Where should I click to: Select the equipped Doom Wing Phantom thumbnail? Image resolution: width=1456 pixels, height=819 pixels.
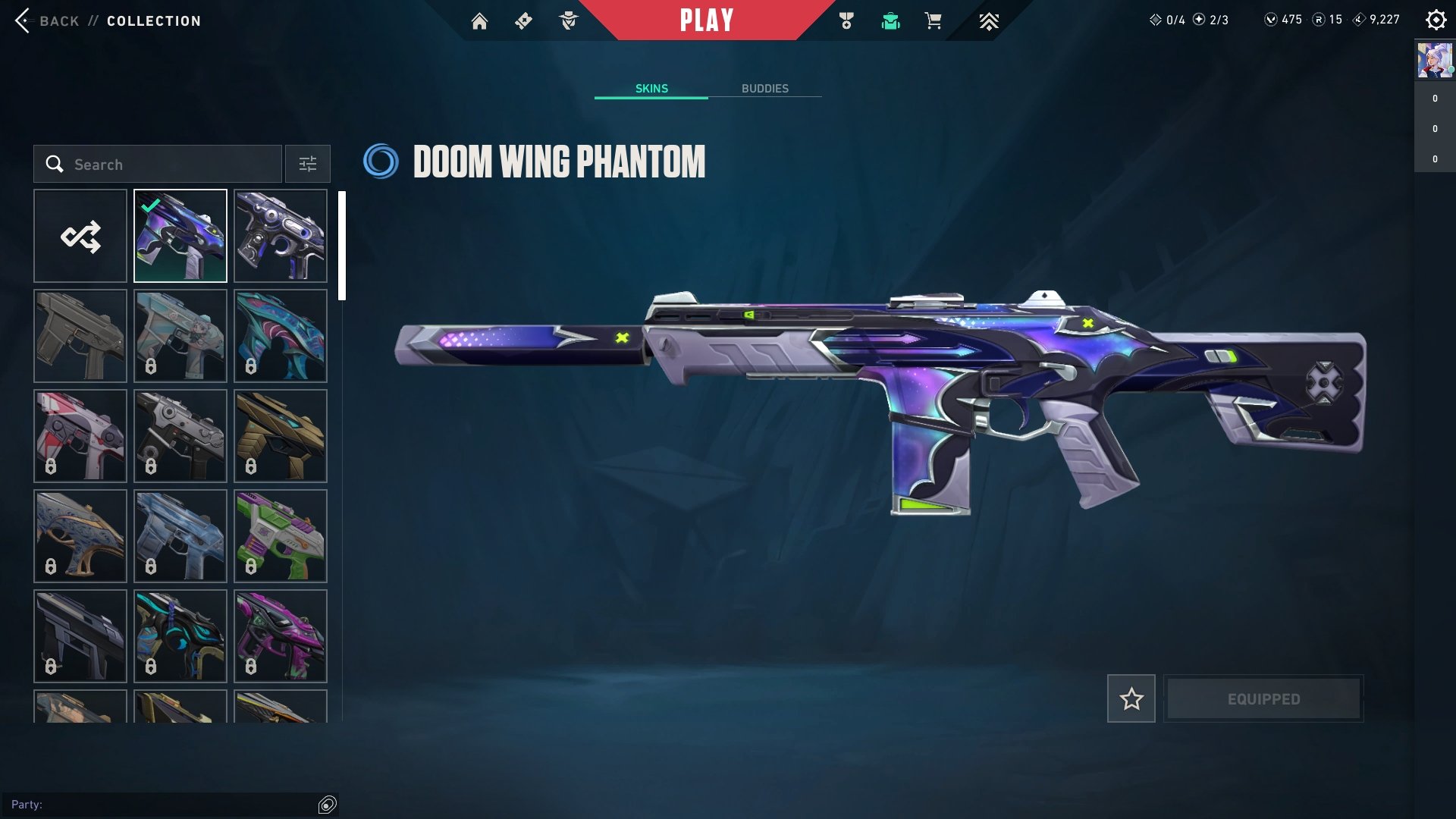click(x=180, y=236)
